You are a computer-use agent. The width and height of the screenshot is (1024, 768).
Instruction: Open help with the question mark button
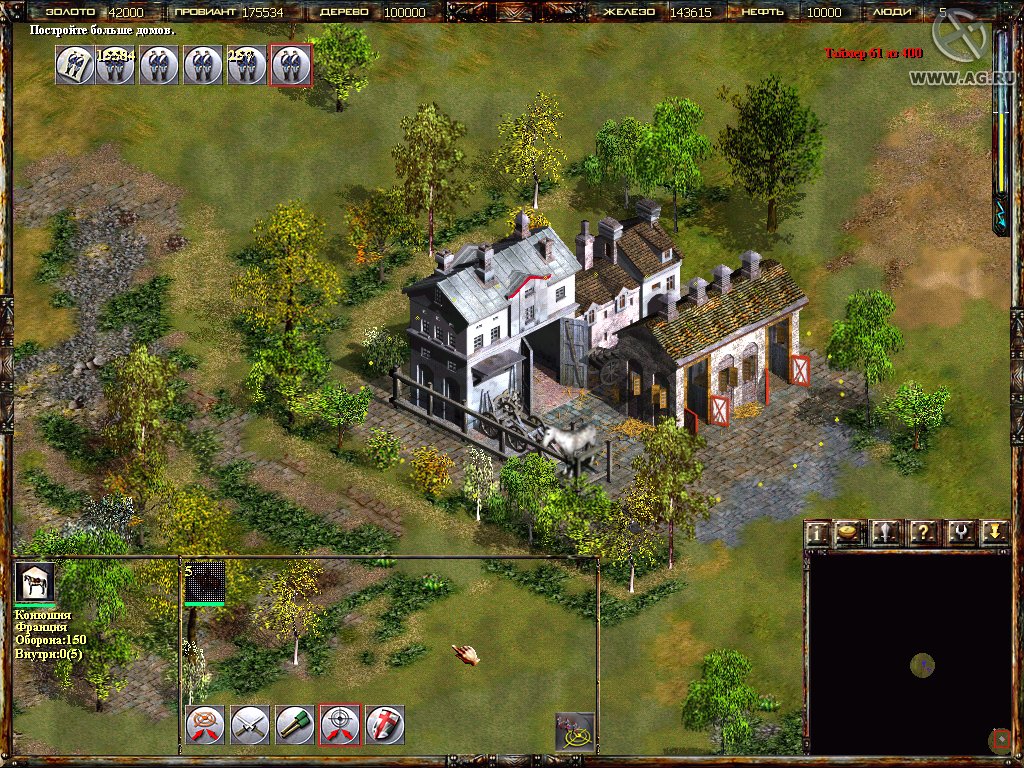coord(921,533)
